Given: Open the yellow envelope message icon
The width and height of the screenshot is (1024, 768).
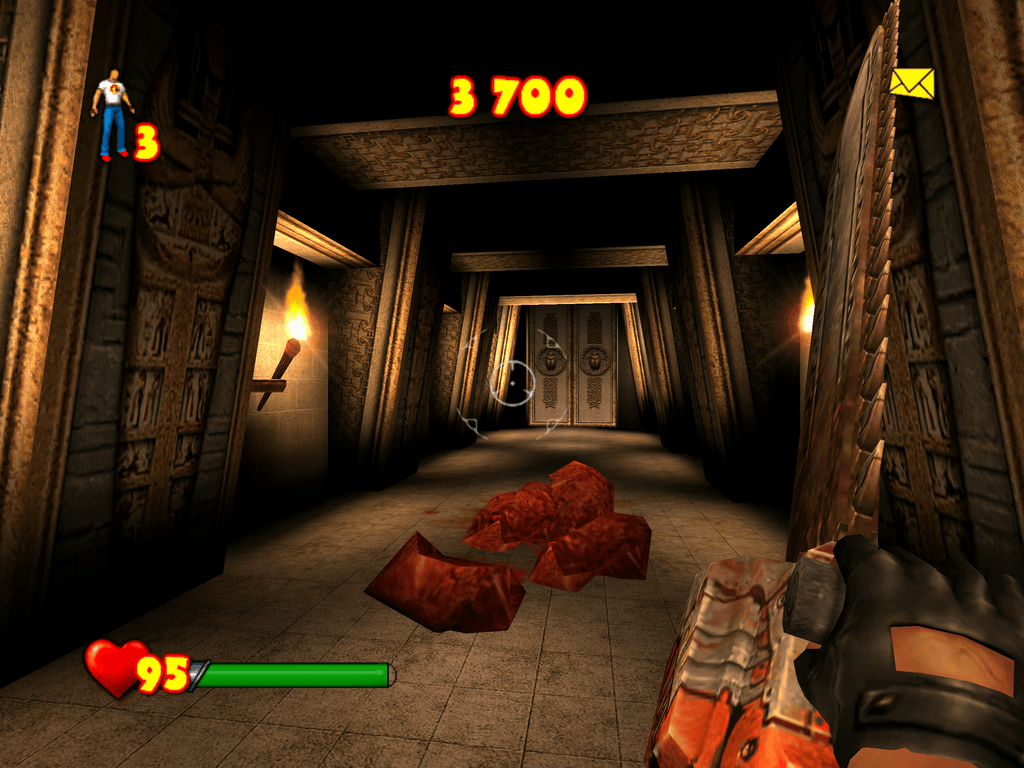Looking at the screenshot, I should tap(911, 84).
